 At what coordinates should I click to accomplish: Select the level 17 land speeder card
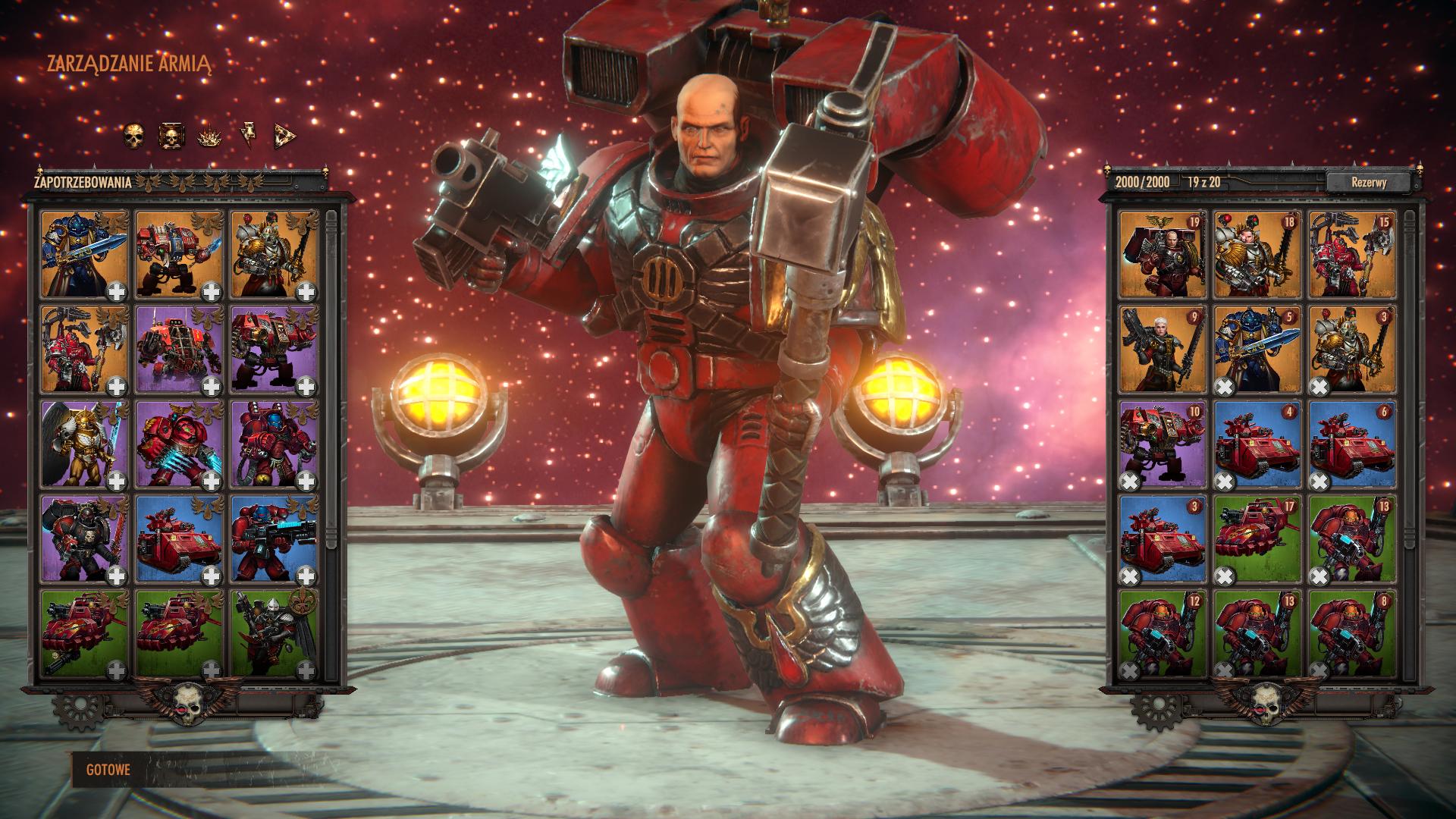[1257, 538]
